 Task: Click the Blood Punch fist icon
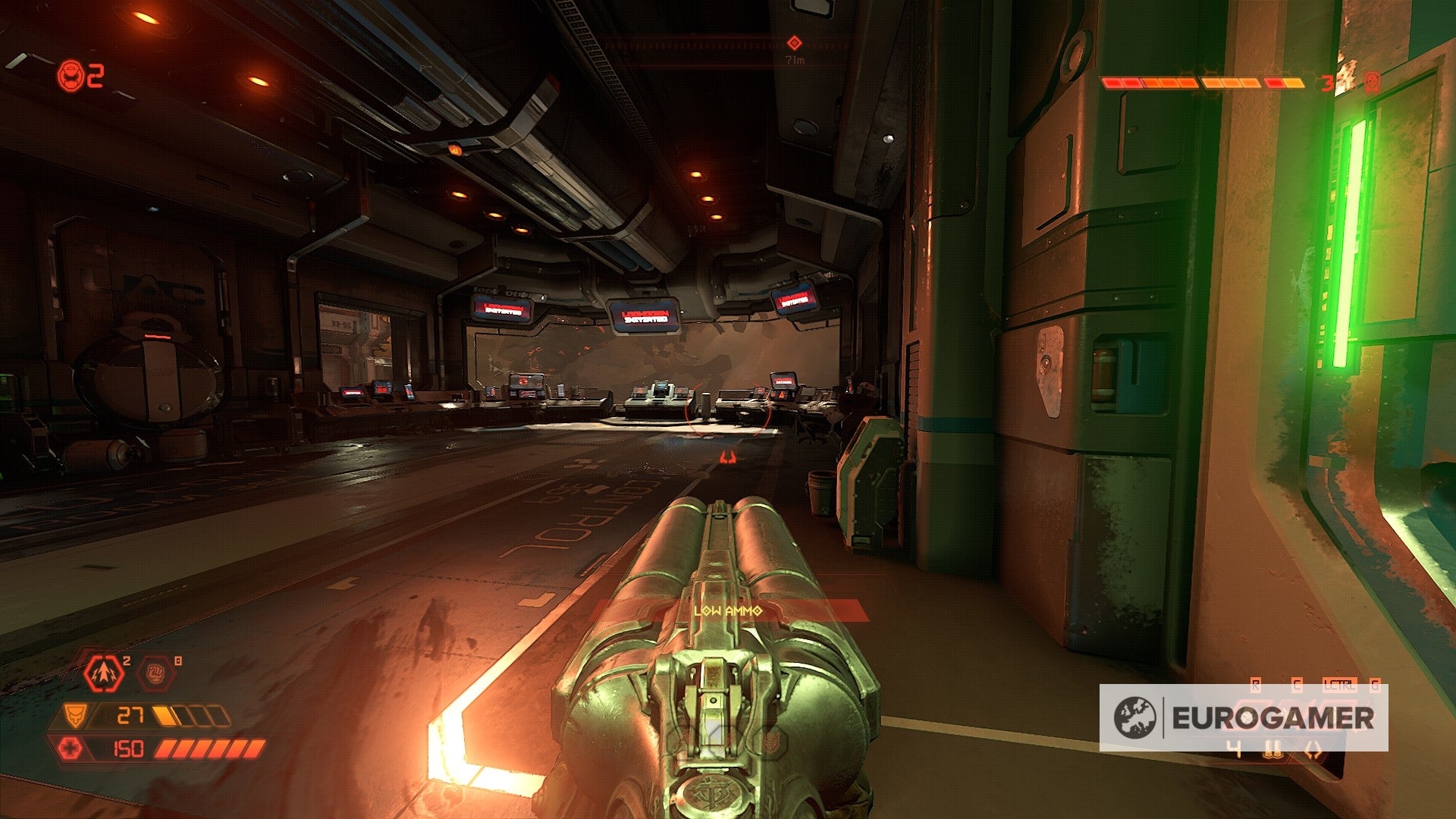pos(157,672)
